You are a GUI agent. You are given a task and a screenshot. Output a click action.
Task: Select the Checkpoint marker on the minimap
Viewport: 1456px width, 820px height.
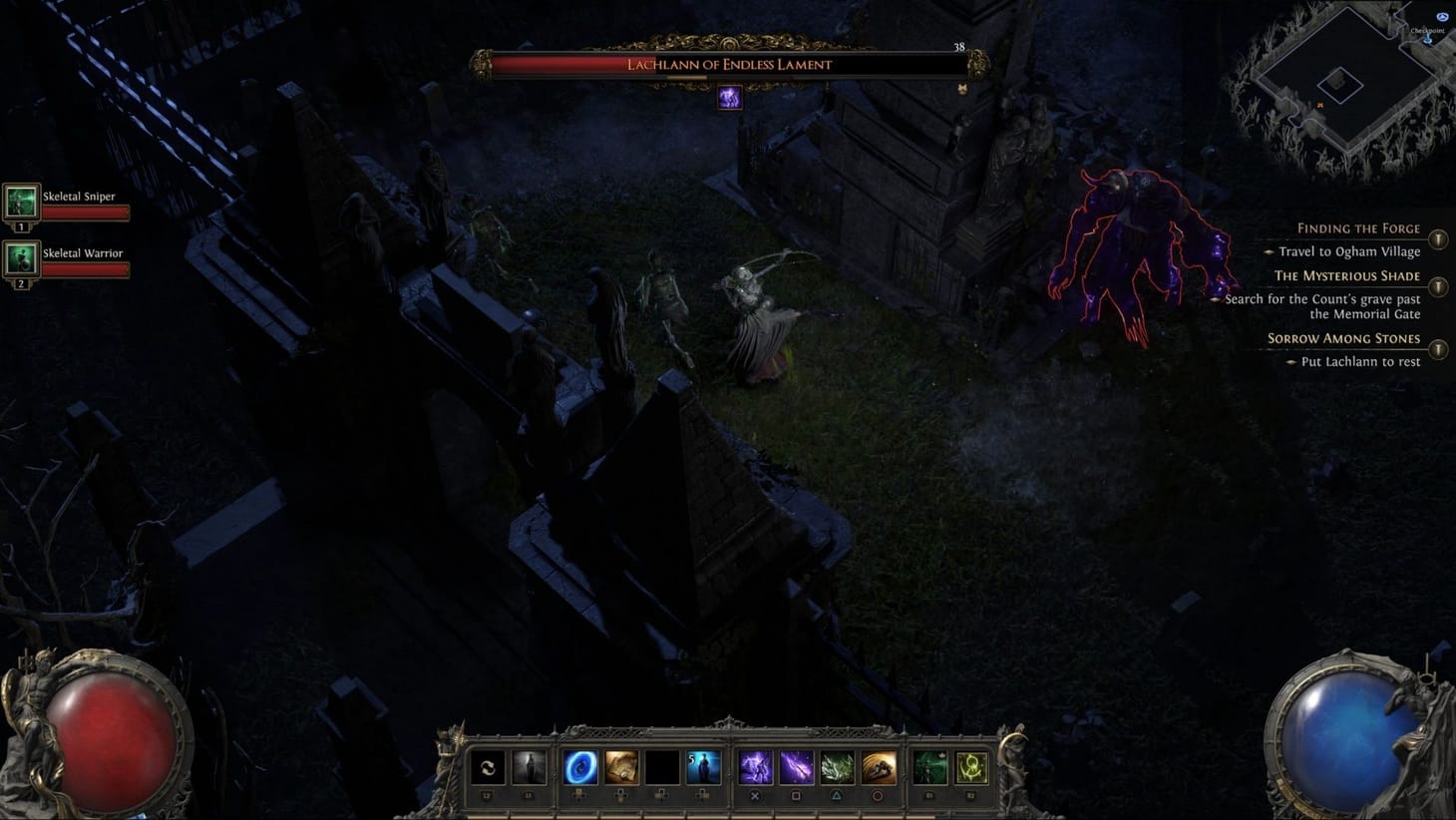1428,40
